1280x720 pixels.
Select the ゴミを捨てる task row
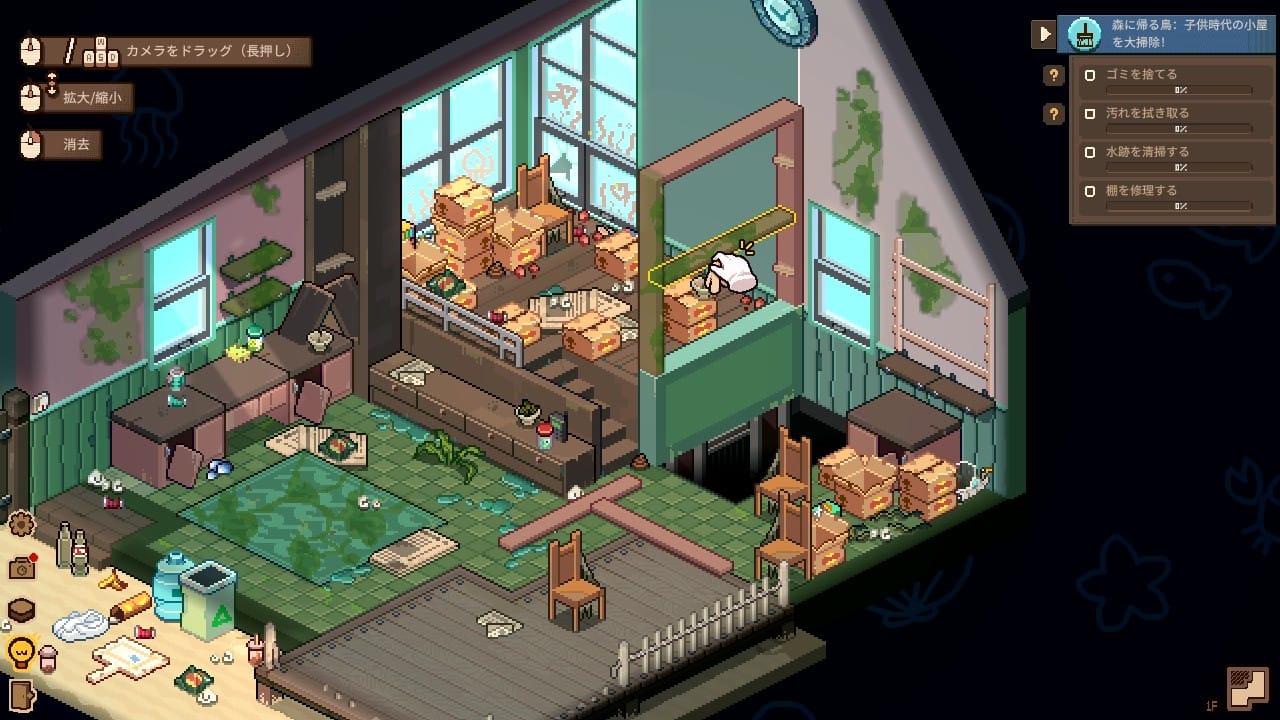point(1167,80)
